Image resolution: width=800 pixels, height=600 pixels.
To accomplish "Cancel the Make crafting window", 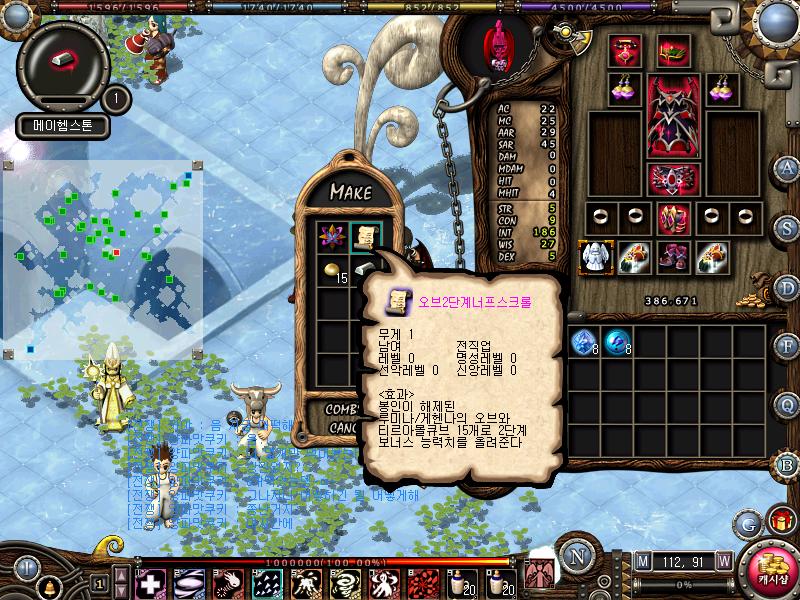I will click(342, 428).
